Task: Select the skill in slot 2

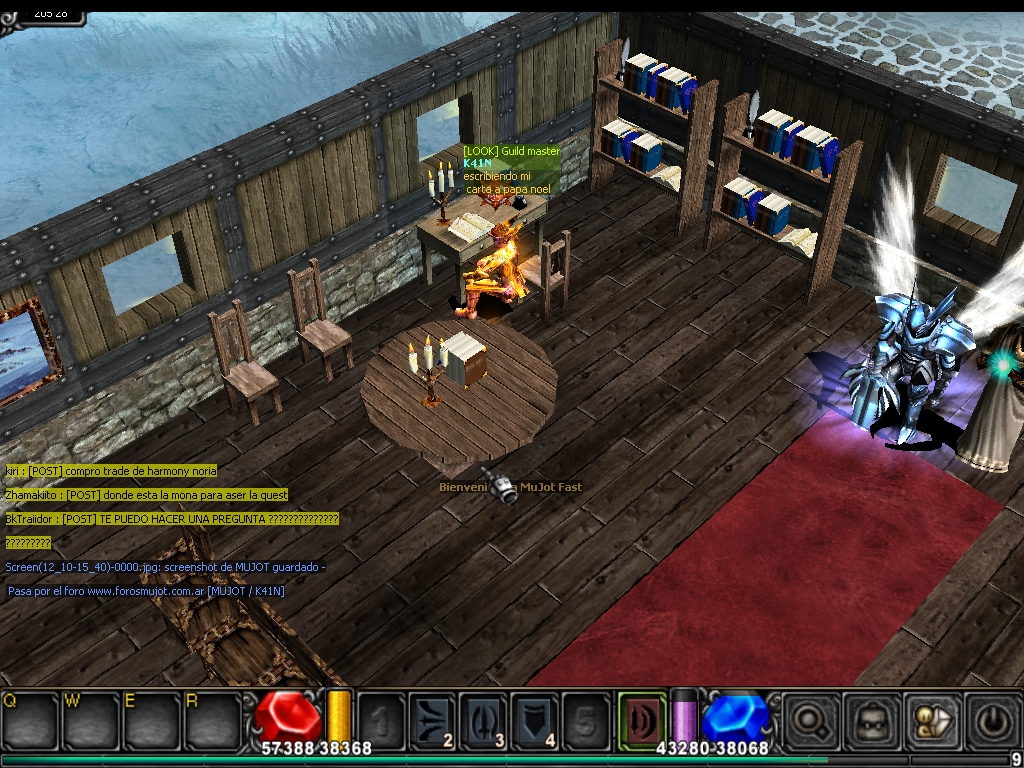Action: 433,718
